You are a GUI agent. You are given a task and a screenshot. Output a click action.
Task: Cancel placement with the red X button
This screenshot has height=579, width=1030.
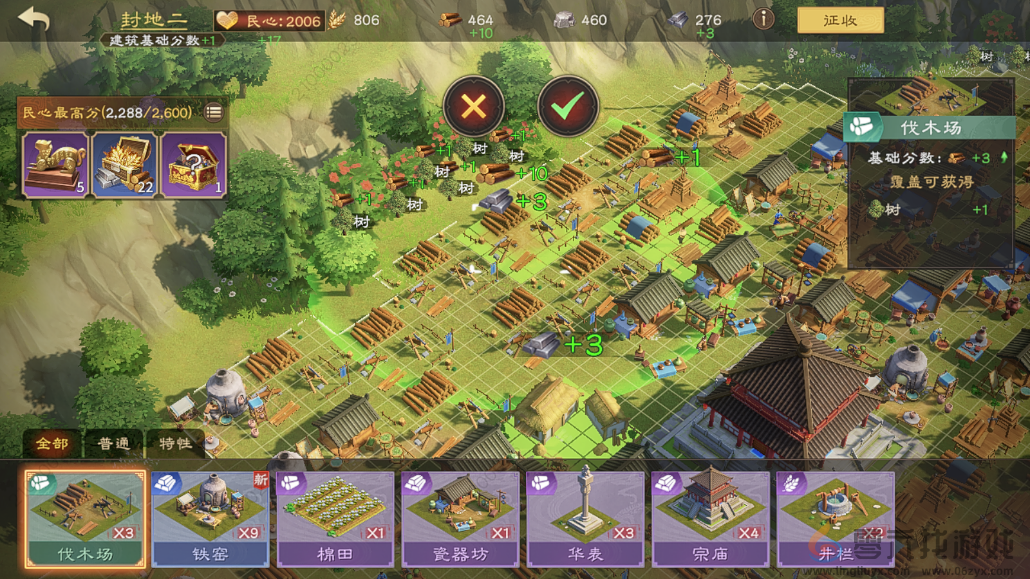point(473,106)
